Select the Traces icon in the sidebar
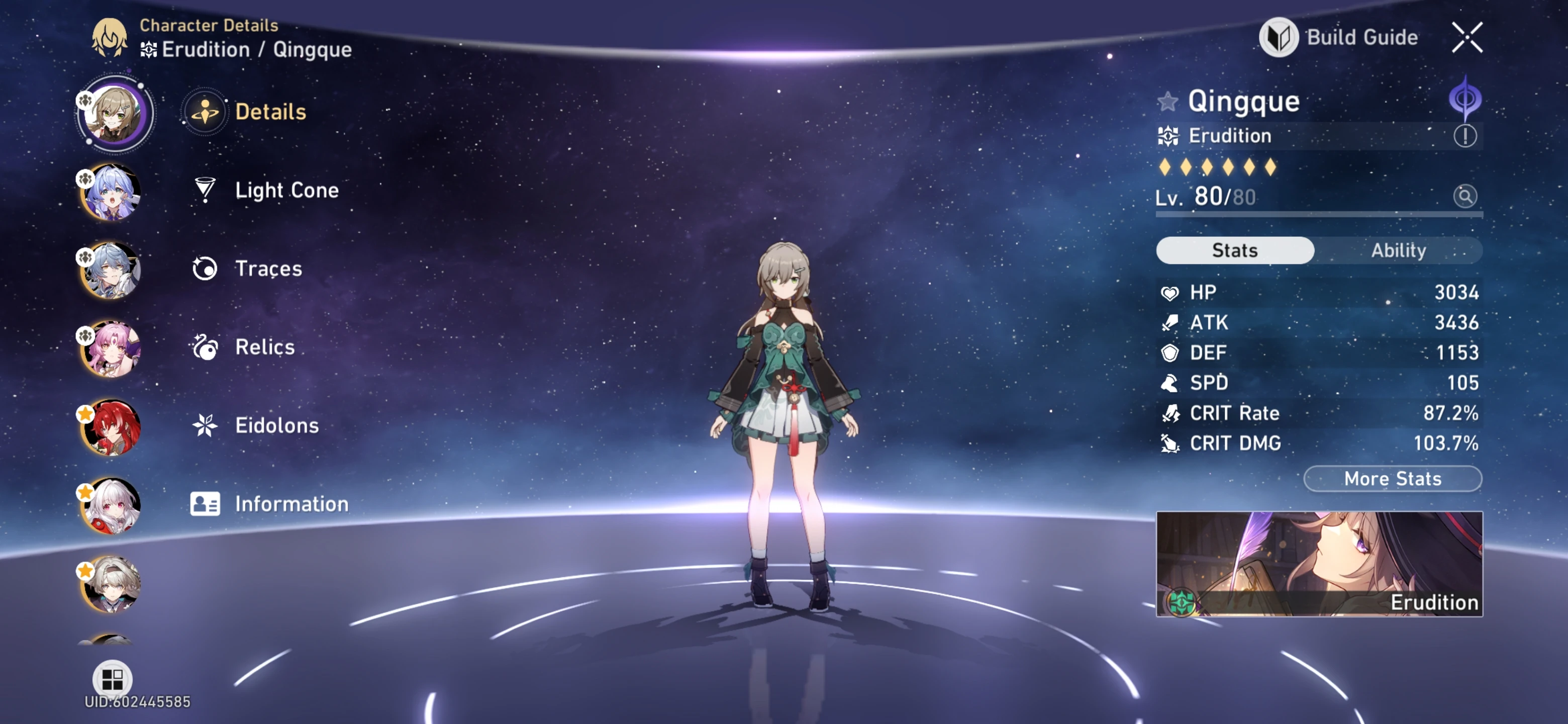Image resolution: width=1568 pixels, height=724 pixels. pos(206,267)
